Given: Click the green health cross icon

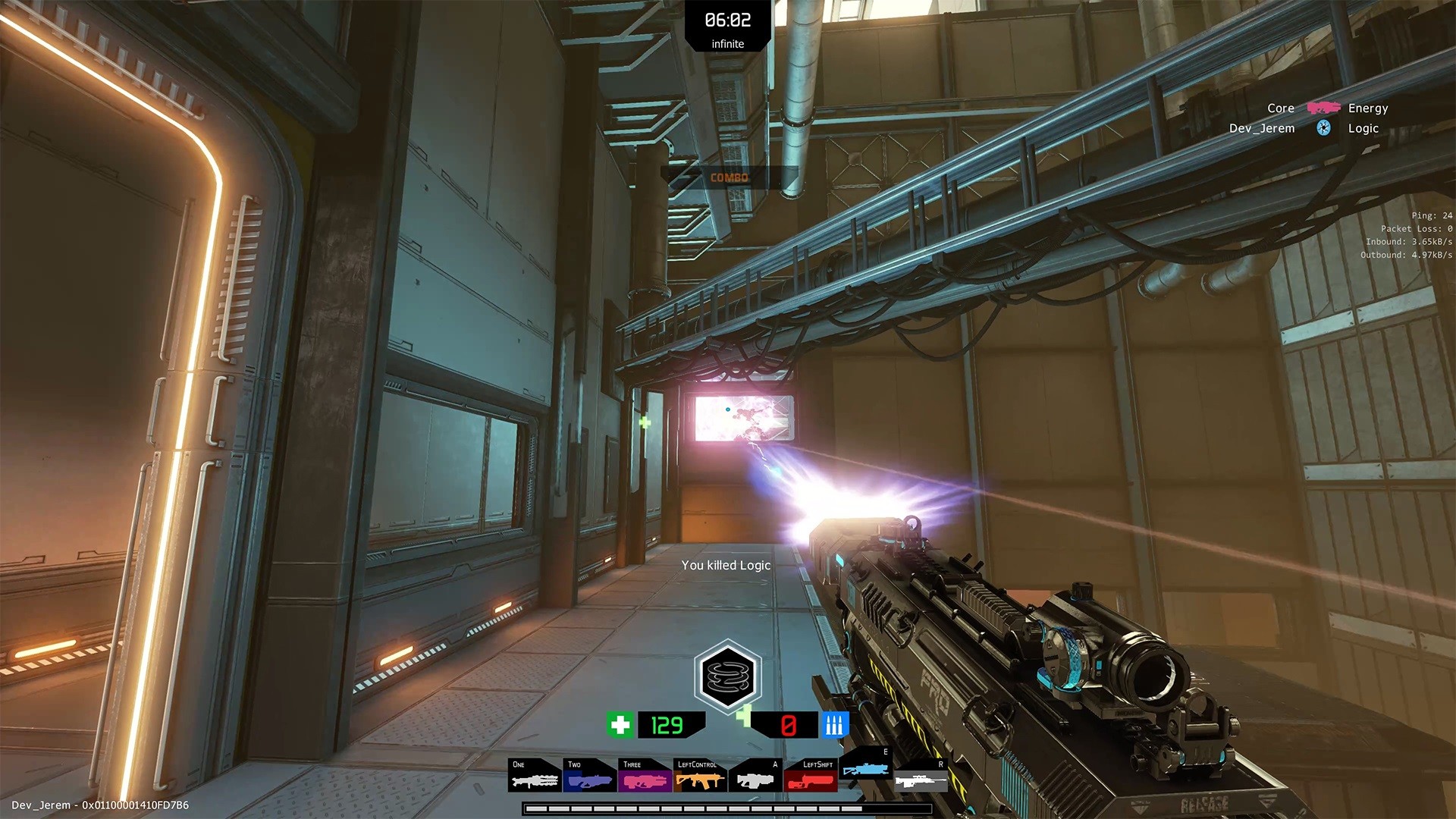Looking at the screenshot, I should click(620, 725).
